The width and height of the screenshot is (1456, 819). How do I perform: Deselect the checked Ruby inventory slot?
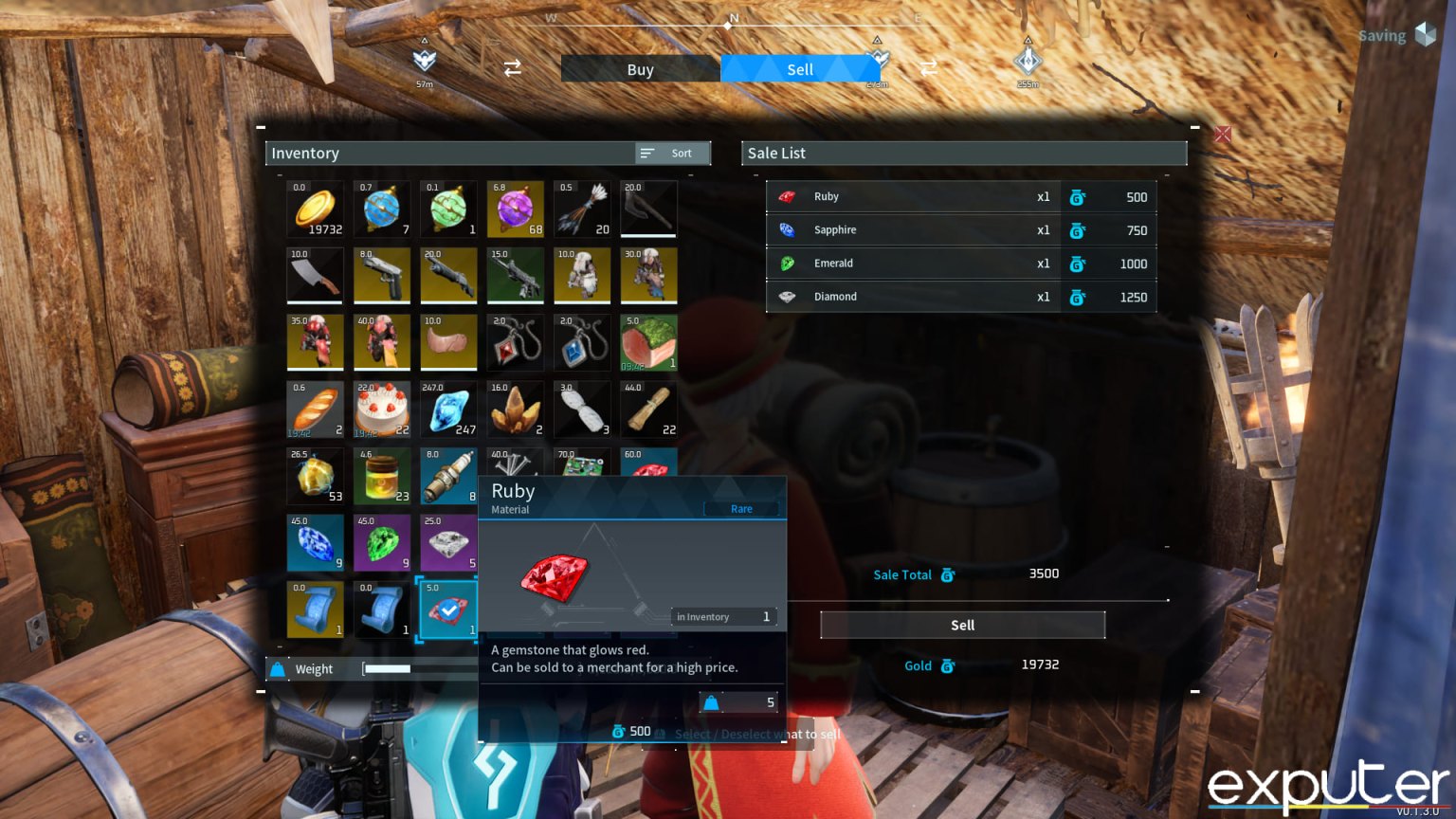click(448, 610)
